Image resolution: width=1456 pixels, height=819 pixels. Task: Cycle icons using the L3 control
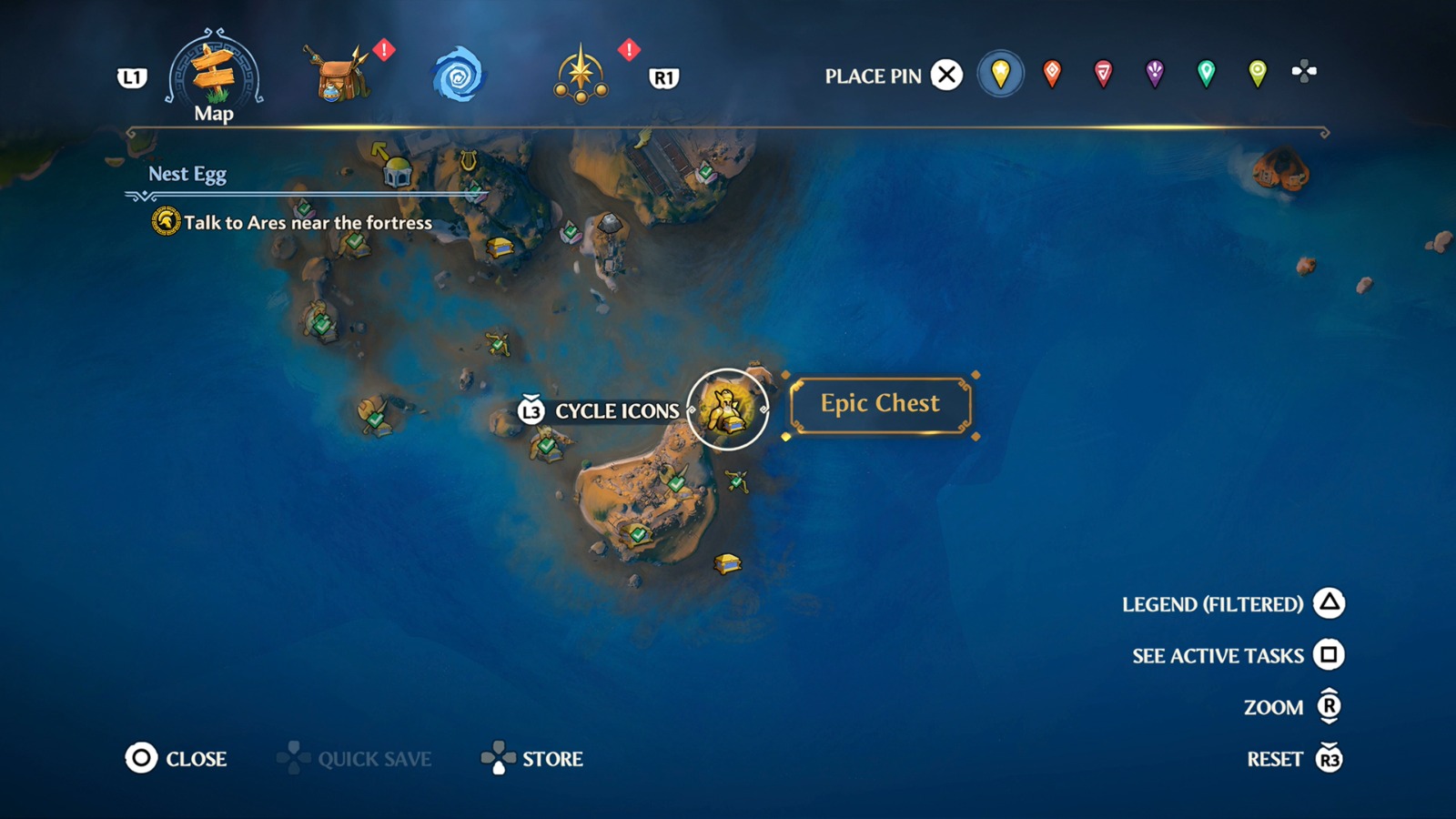530,410
